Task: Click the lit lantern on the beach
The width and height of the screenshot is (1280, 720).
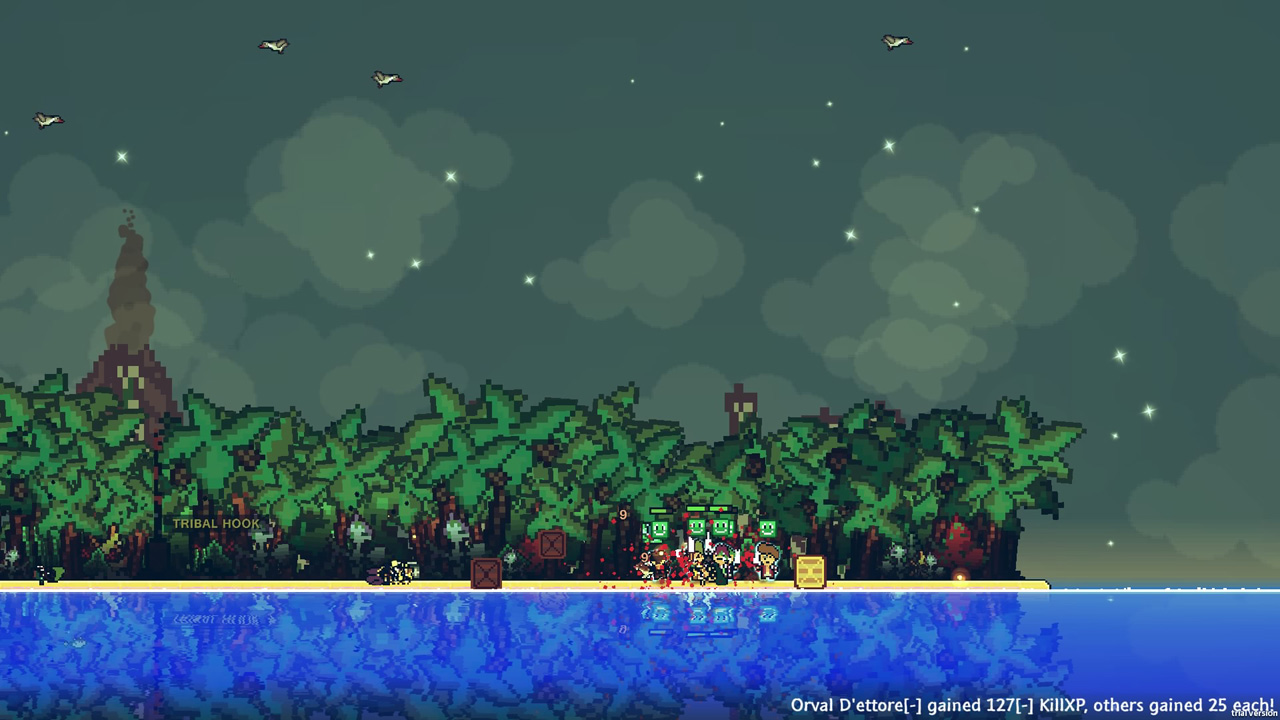Action: click(x=960, y=576)
